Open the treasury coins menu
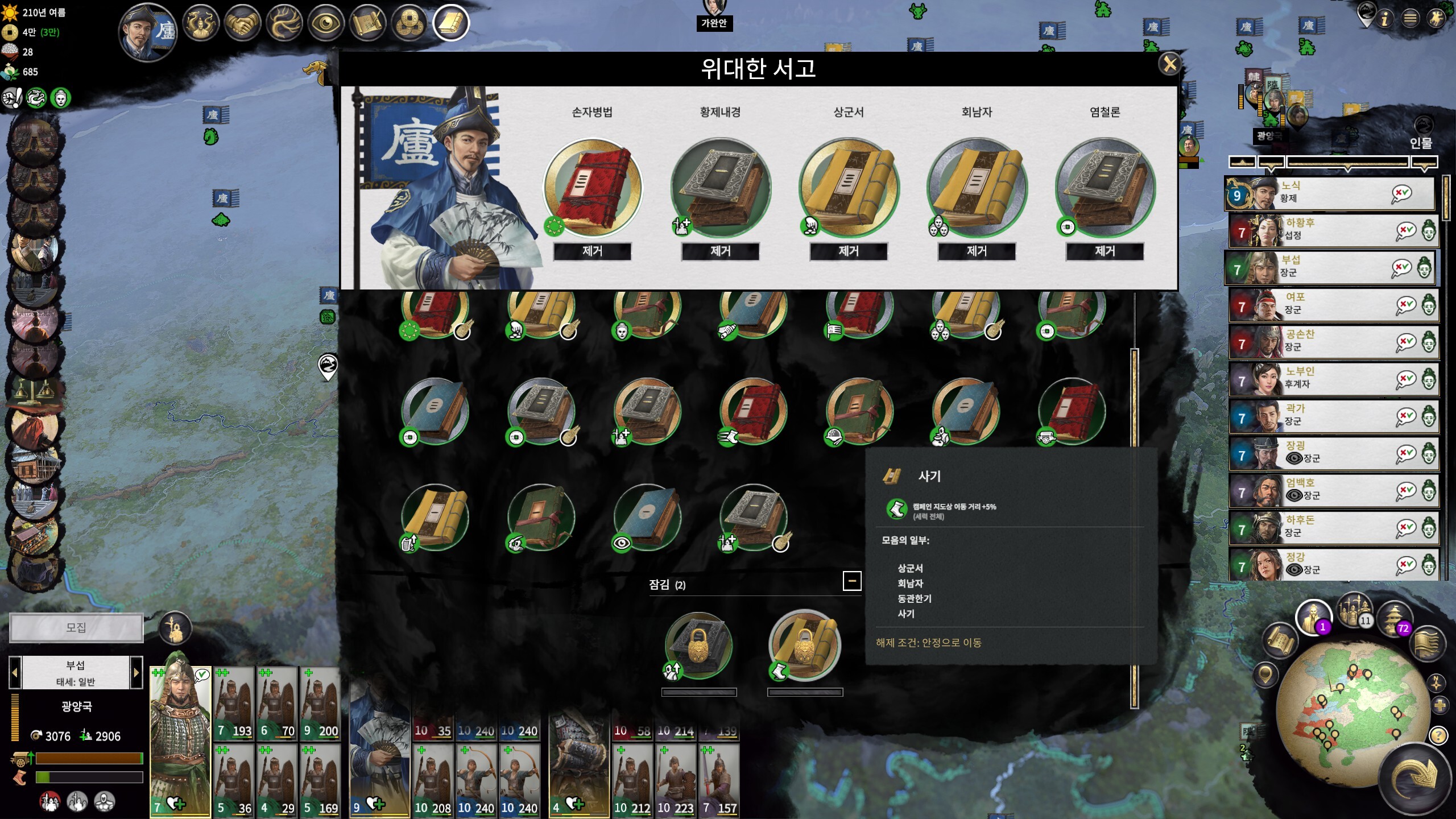Screen dimensions: 1456x819 pos(408,24)
